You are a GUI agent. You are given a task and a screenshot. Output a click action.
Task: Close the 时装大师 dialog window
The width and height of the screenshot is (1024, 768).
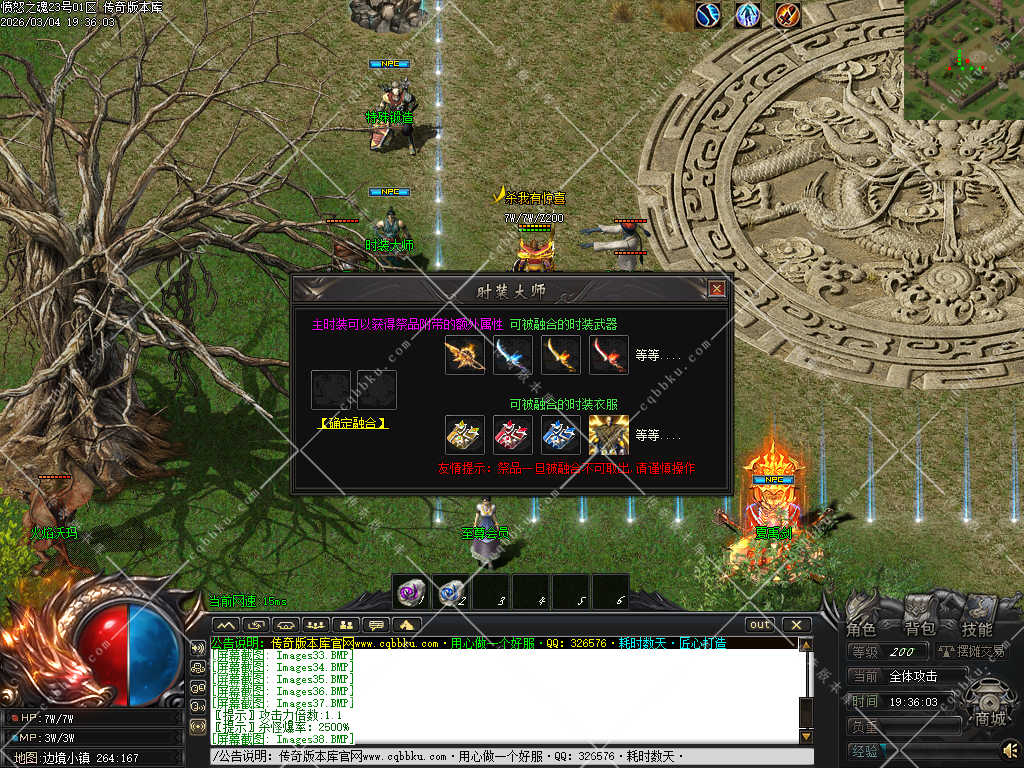point(716,289)
